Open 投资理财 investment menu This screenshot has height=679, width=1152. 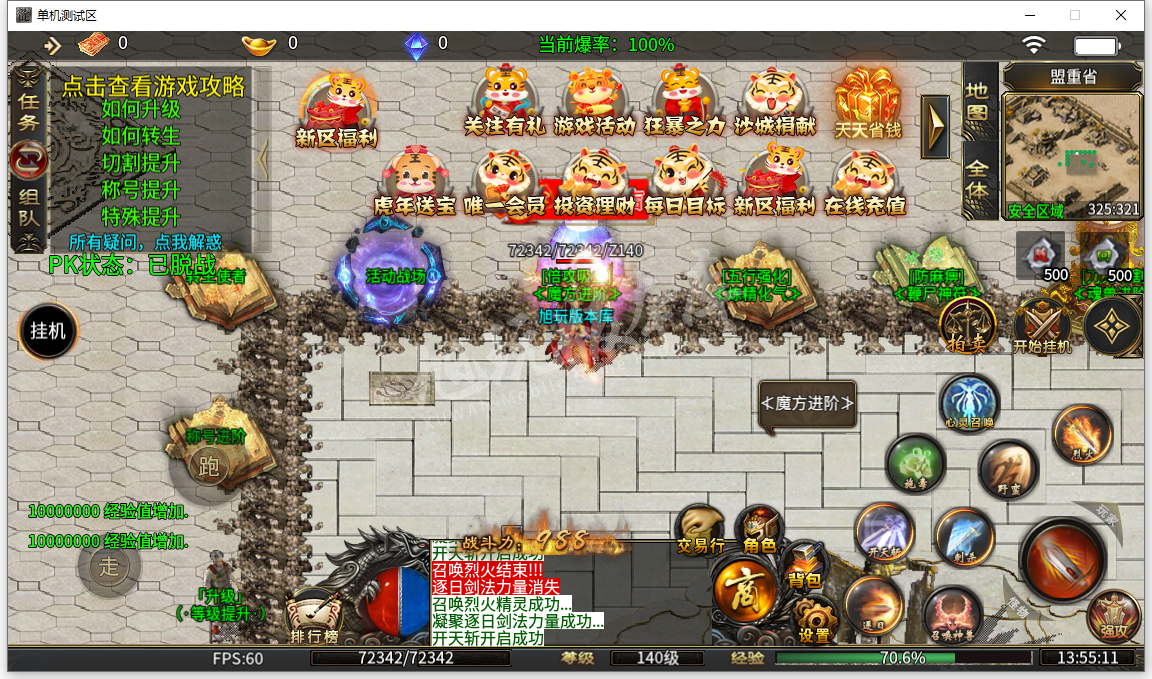[x=594, y=182]
